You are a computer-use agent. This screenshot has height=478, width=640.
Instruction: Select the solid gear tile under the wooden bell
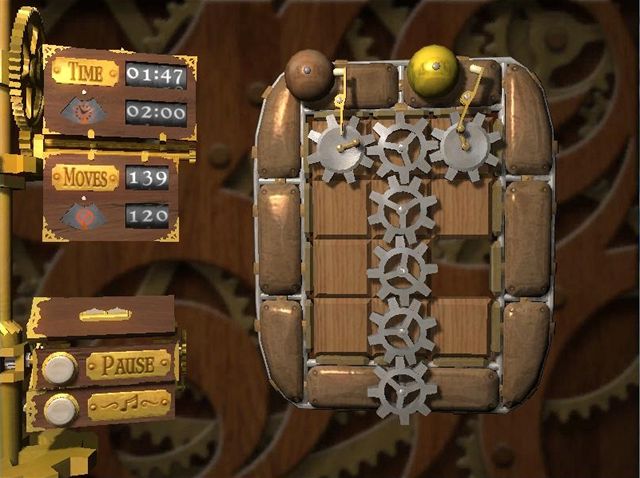pos(338,146)
